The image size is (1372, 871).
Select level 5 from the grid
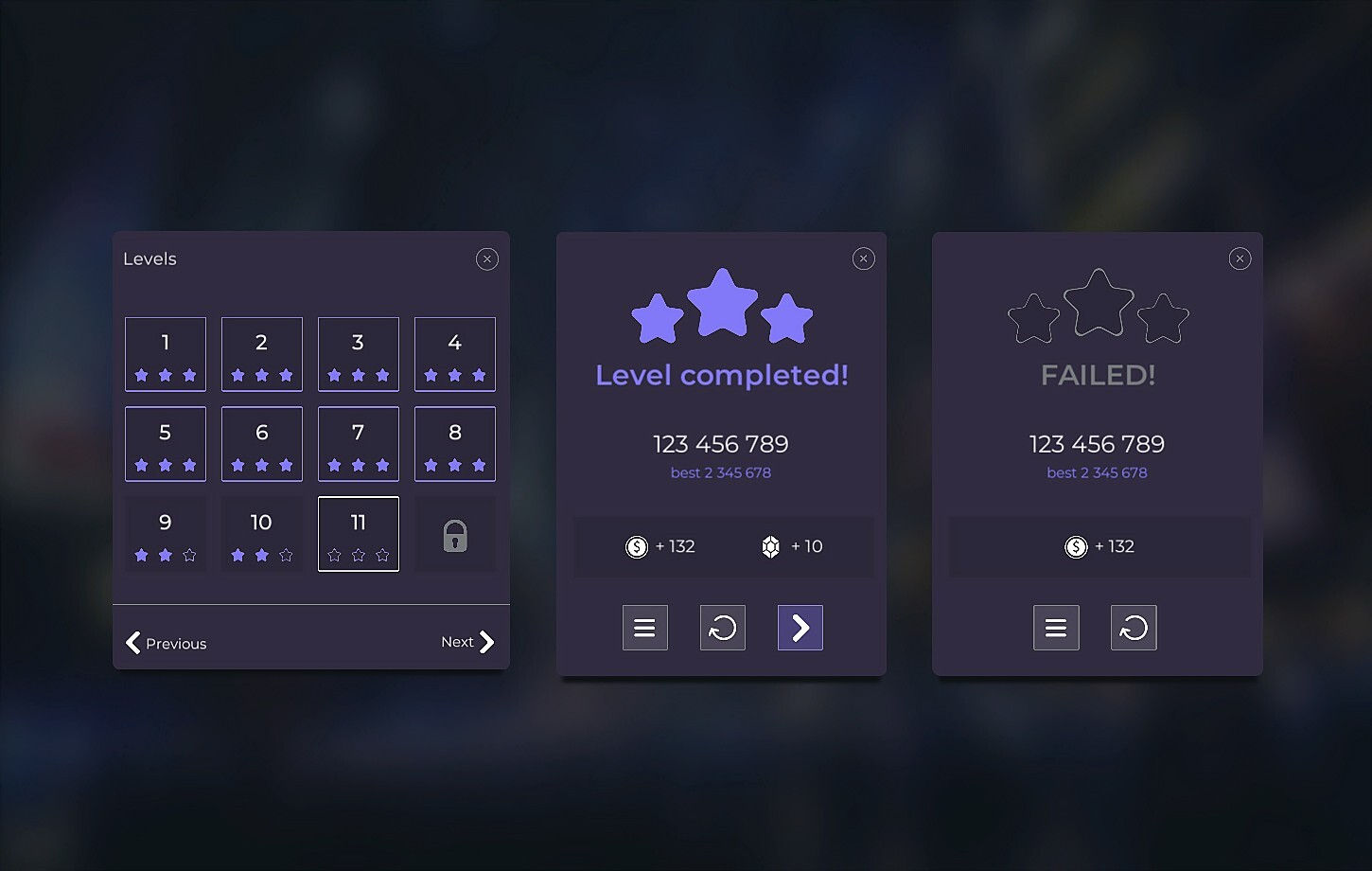[x=166, y=443]
